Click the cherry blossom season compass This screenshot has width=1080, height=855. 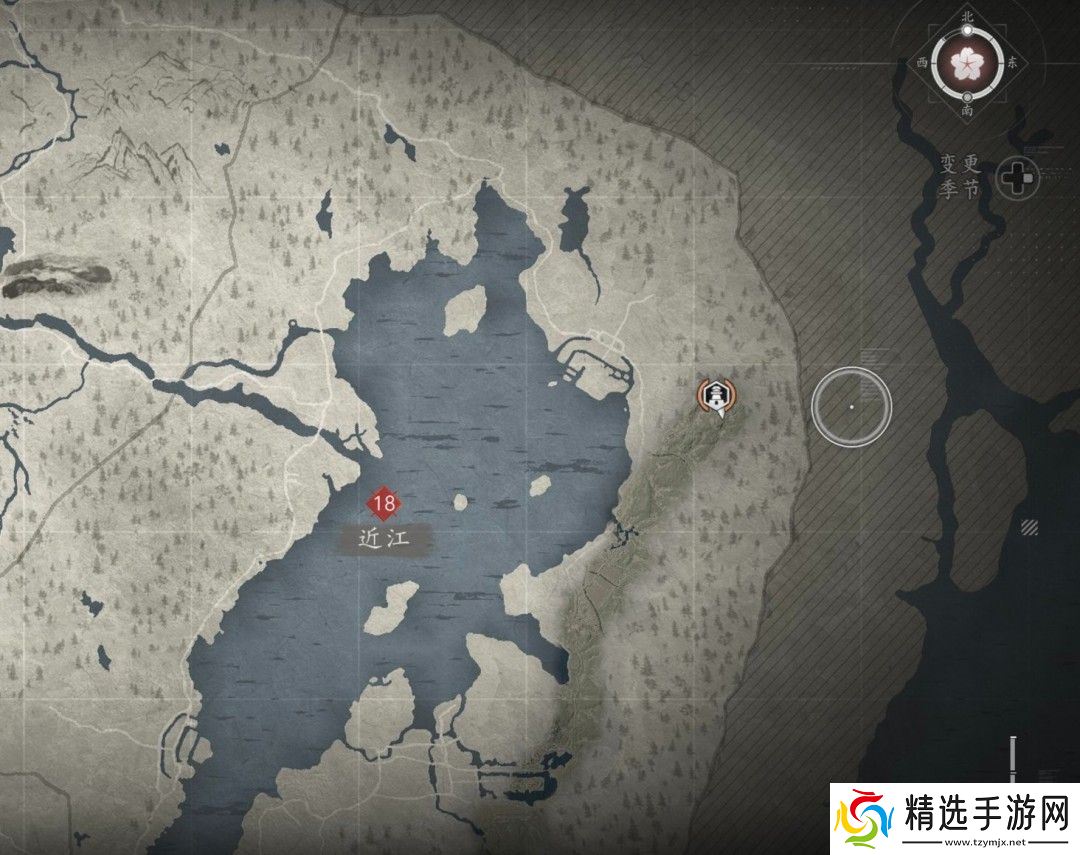(966, 62)
